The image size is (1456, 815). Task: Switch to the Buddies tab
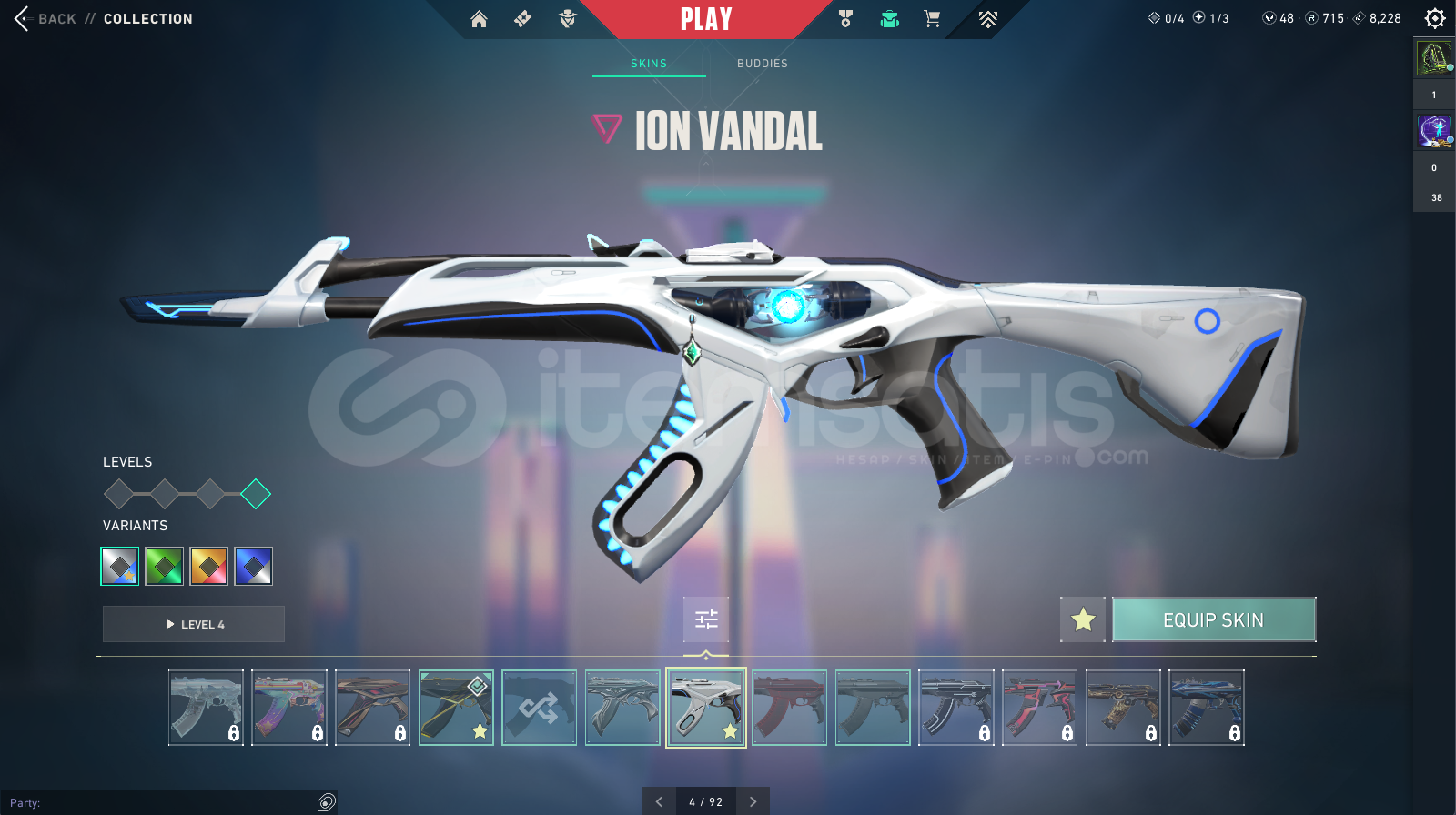(x=763, y=64)
